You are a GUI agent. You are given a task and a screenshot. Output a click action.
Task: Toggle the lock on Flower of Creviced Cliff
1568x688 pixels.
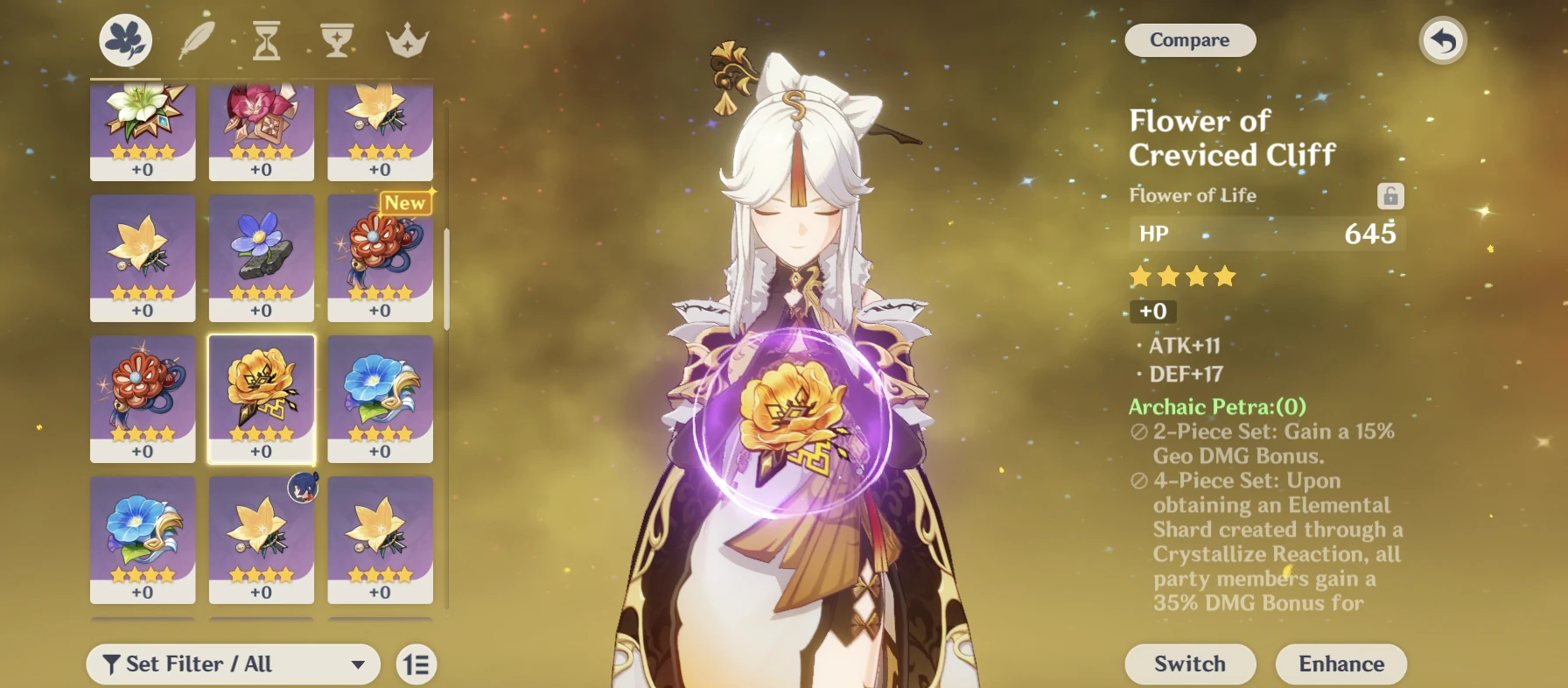point(1390,196)
